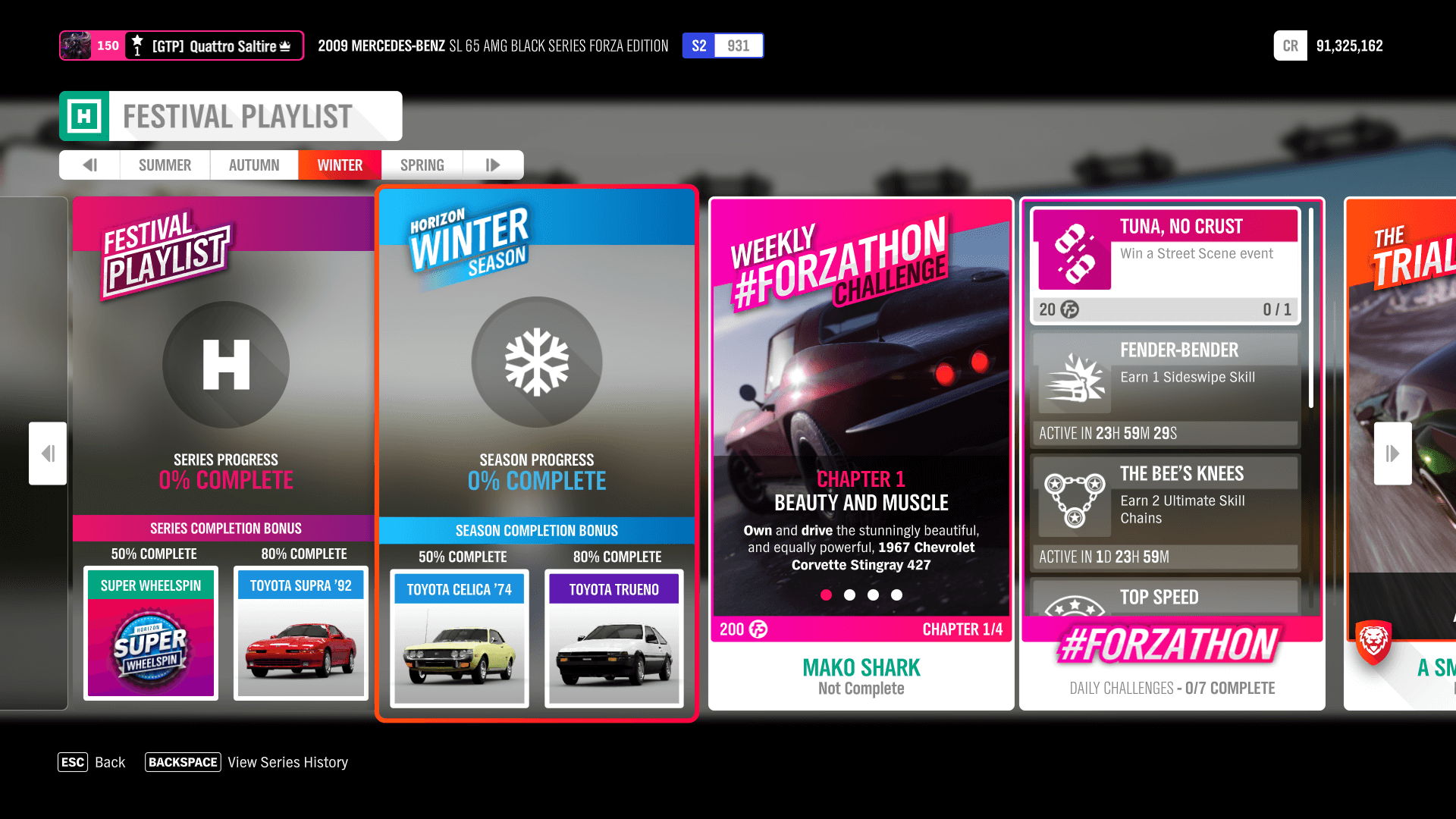
Task: Select the Toyota Celica '74 reward thumbnail
Action: pos(459,641)
